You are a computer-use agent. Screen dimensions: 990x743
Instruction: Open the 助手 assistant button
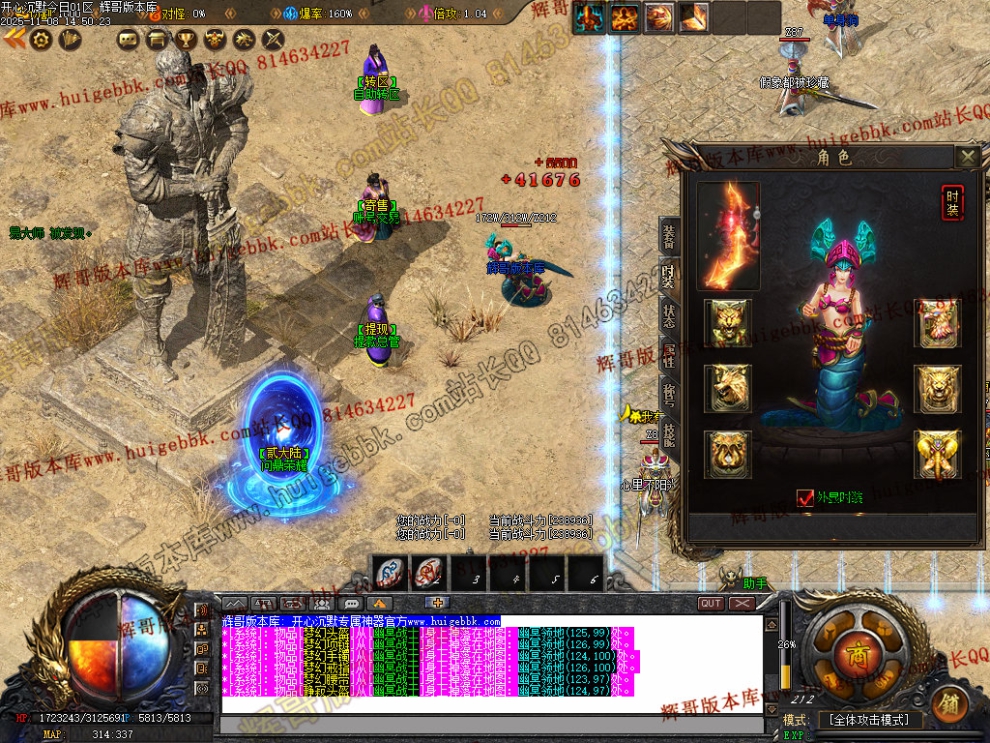[755, 583]
